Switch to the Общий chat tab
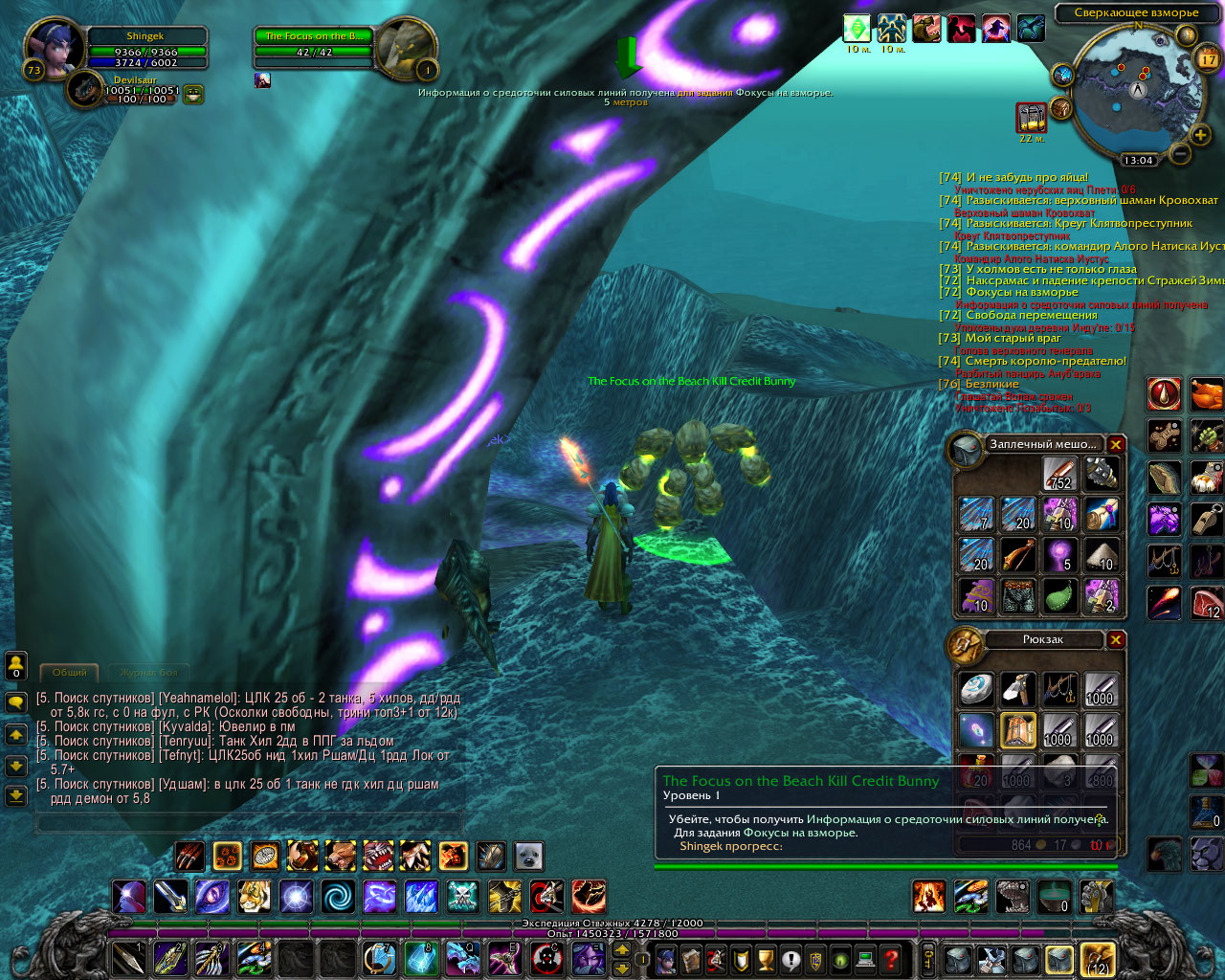 point(69,672)
